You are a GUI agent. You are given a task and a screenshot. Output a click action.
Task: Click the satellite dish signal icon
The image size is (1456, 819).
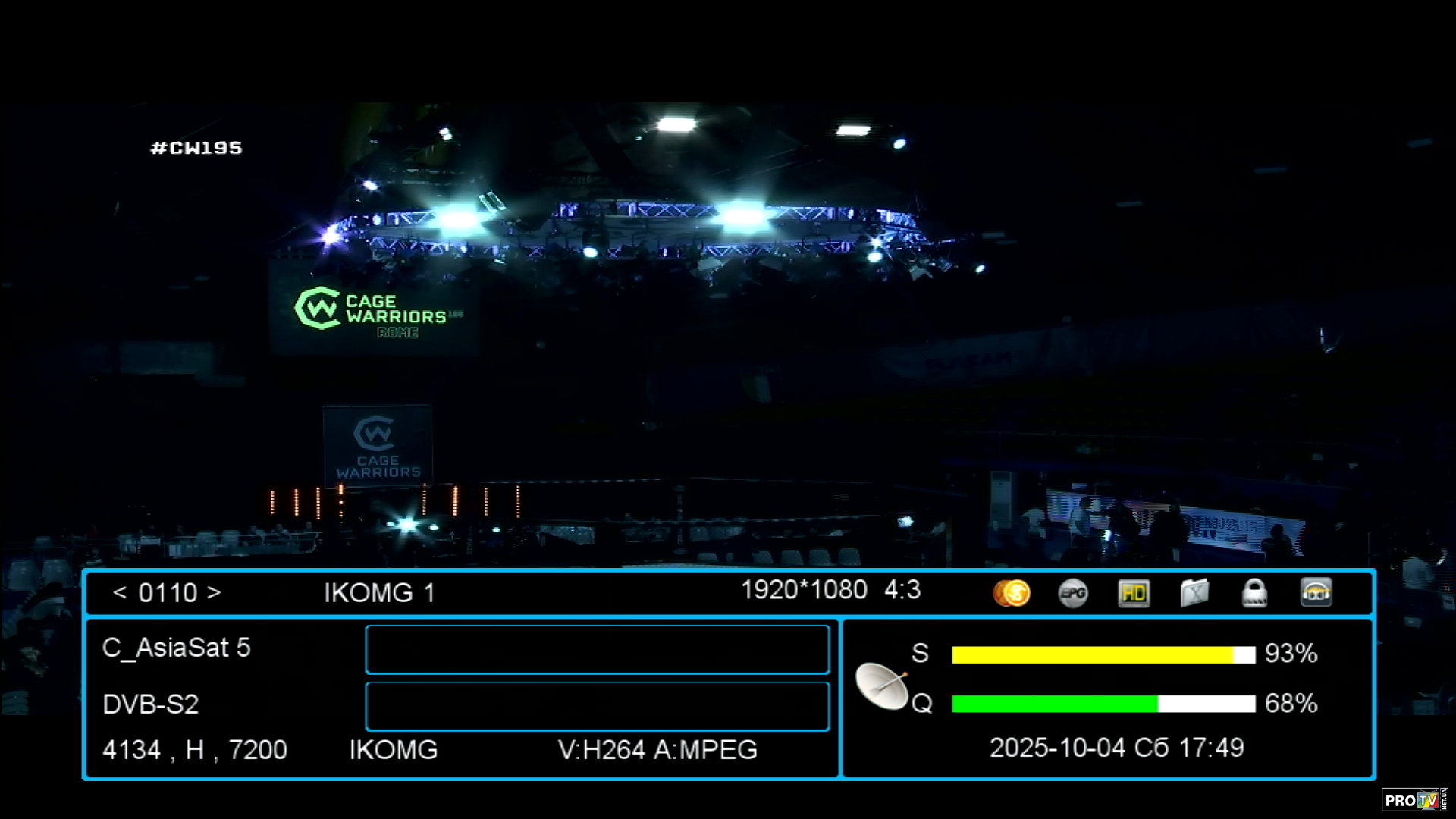(882, 686)
